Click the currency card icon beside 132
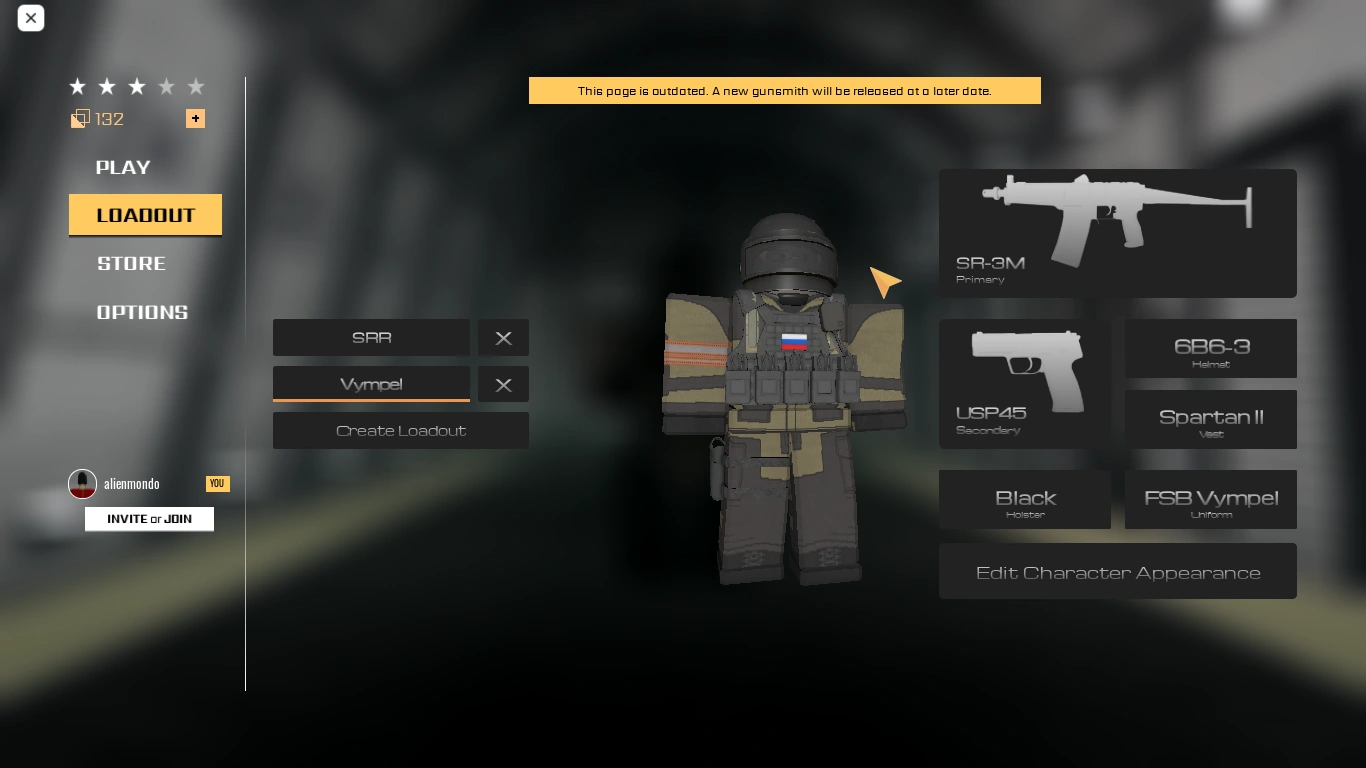Viewport: 1366px width, 768px height. pyautogui.click(x=79, y=118)
